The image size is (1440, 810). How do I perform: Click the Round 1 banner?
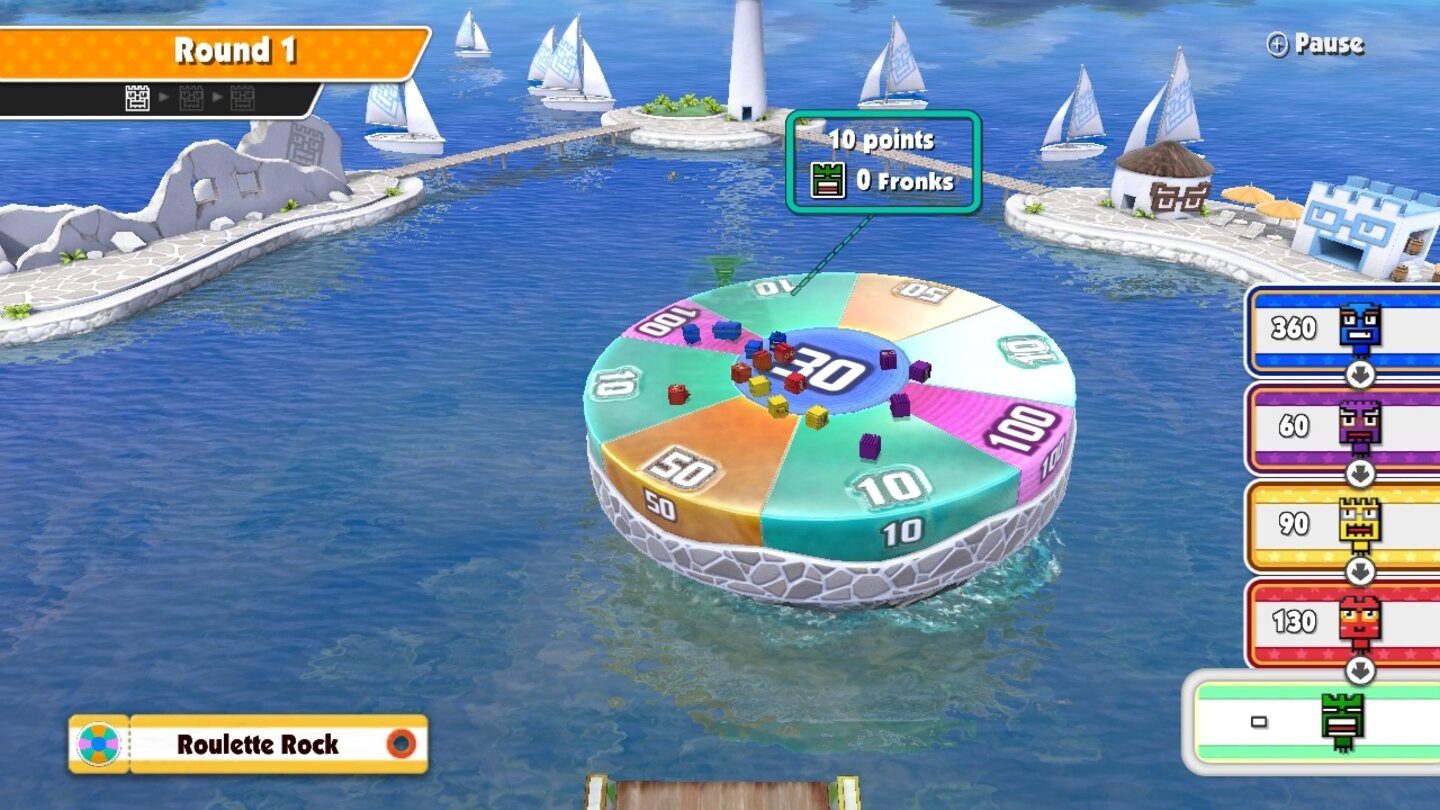click(x=238, y=51)
